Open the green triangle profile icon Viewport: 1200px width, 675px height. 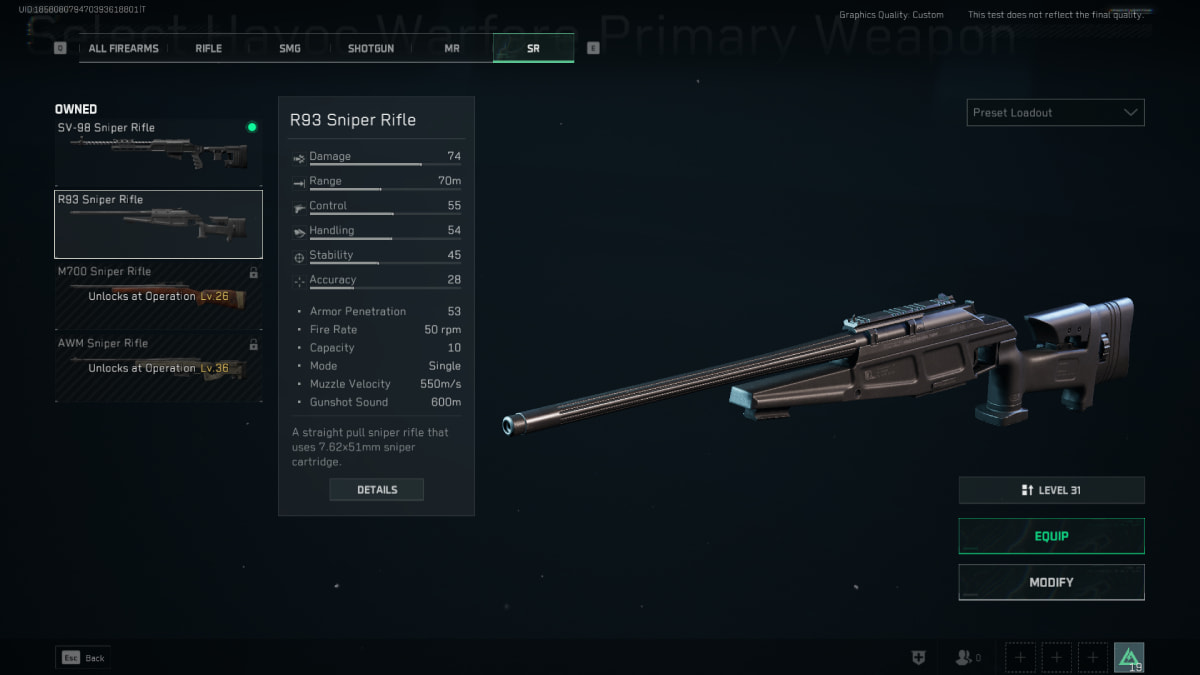1129,657
